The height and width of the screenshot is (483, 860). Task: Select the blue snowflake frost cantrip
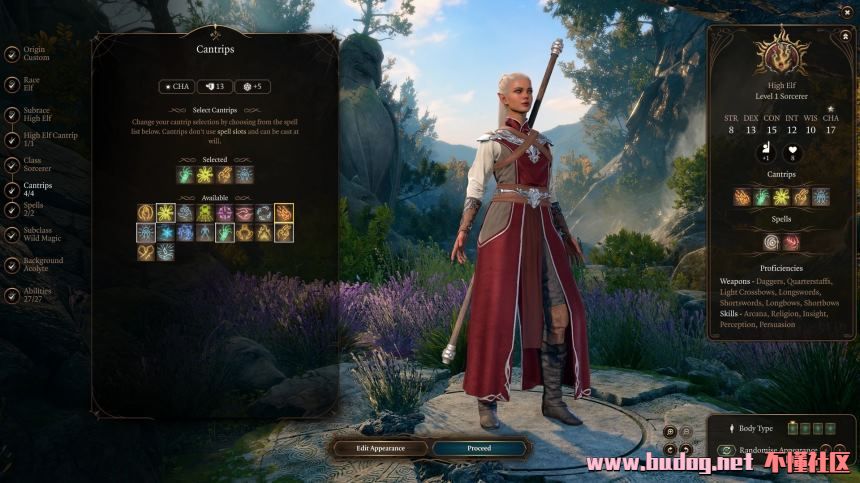coord(165,233)
